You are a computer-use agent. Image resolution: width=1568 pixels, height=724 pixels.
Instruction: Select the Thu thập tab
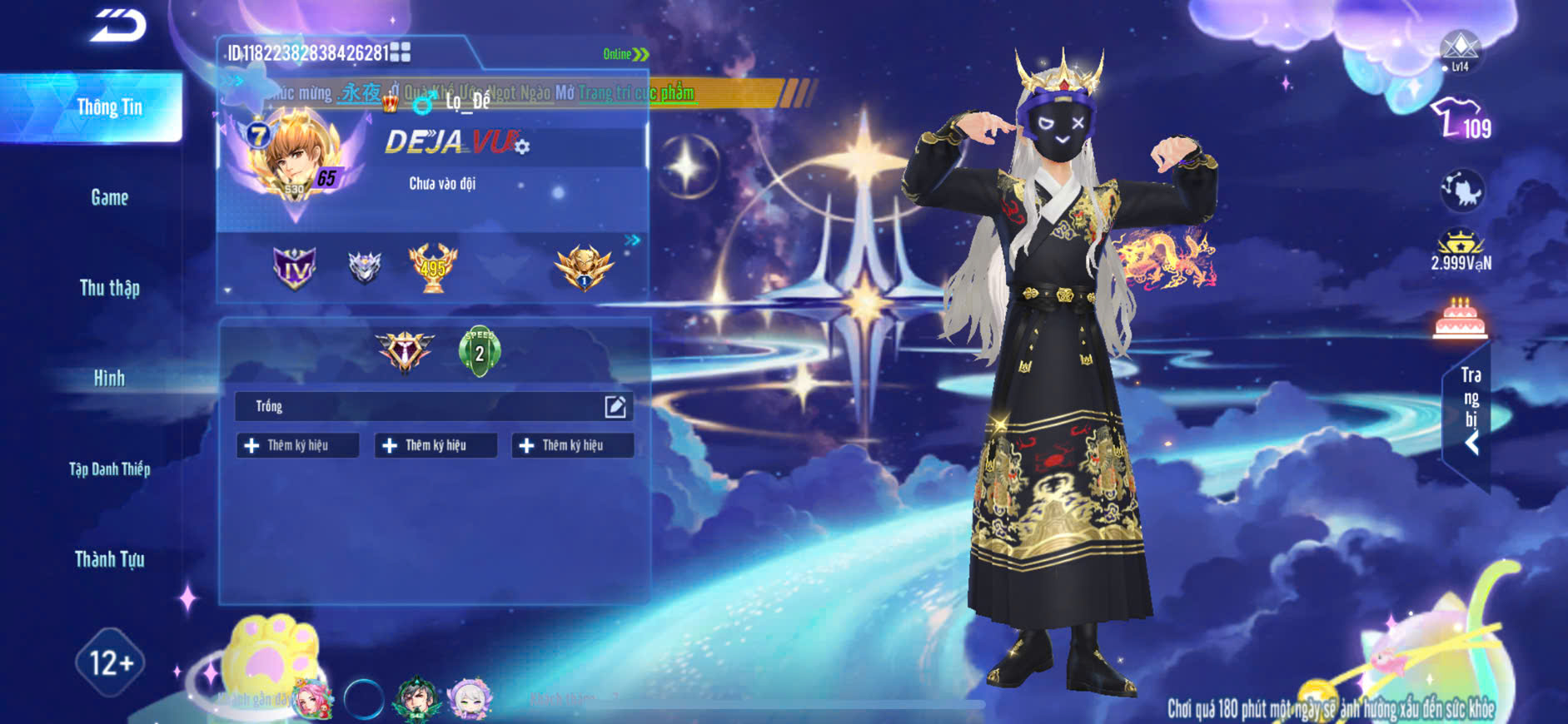pyautogui.click(x=109, y=288)
